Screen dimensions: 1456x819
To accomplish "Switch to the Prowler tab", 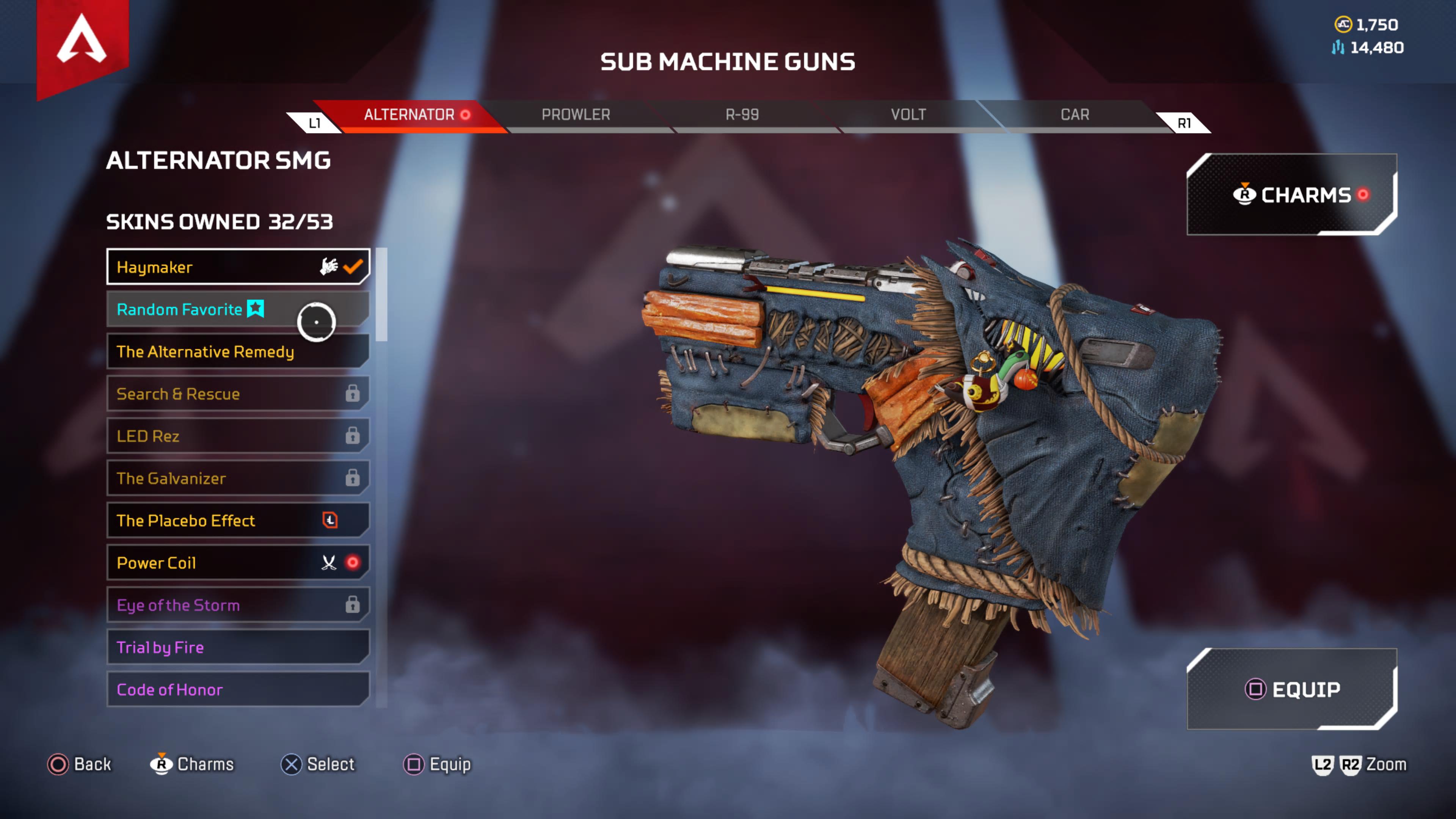I will 576,115.
